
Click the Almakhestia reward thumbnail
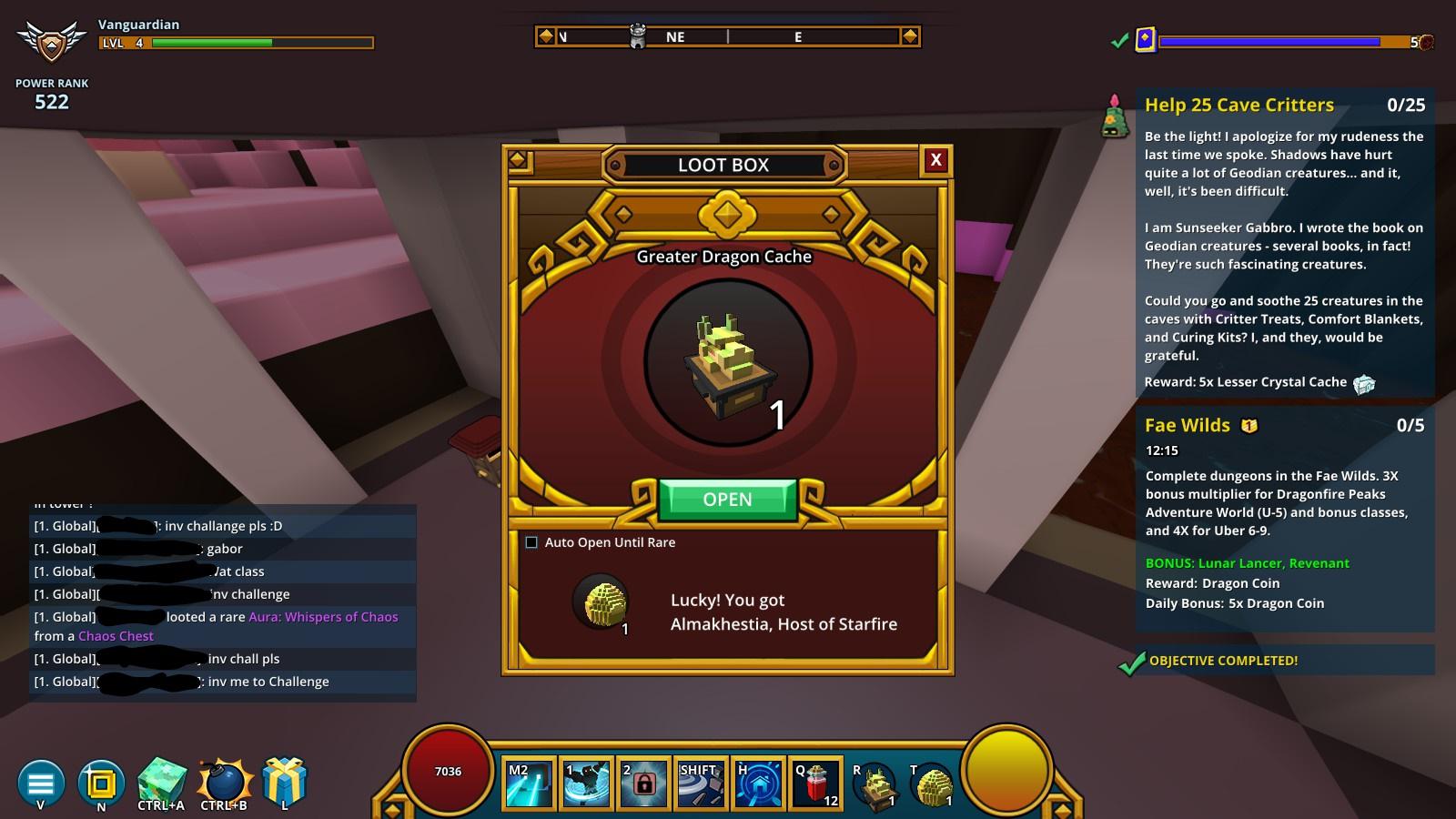[x=602, y=602]
